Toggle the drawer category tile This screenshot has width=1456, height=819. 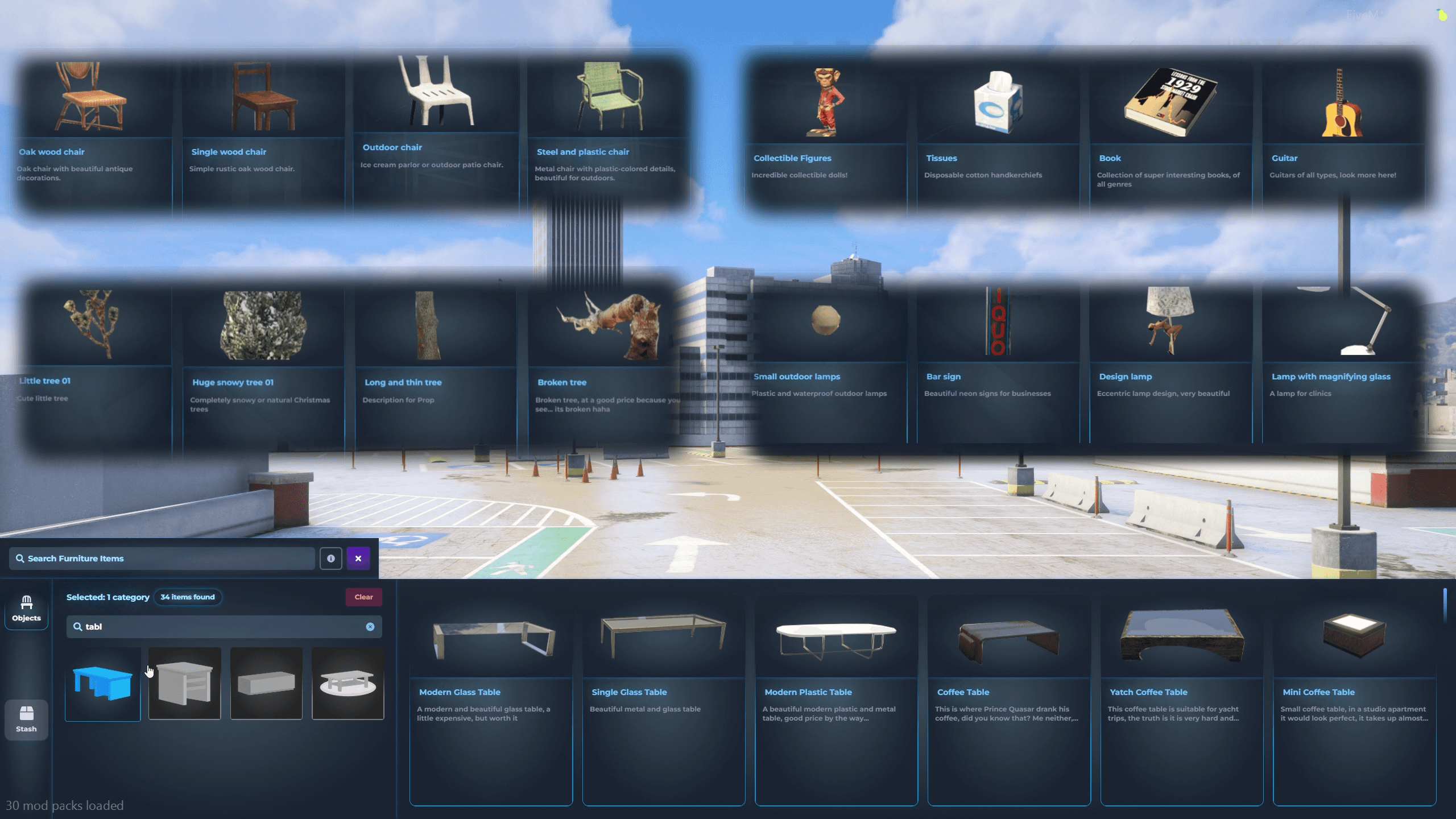(x=266, y=684)
